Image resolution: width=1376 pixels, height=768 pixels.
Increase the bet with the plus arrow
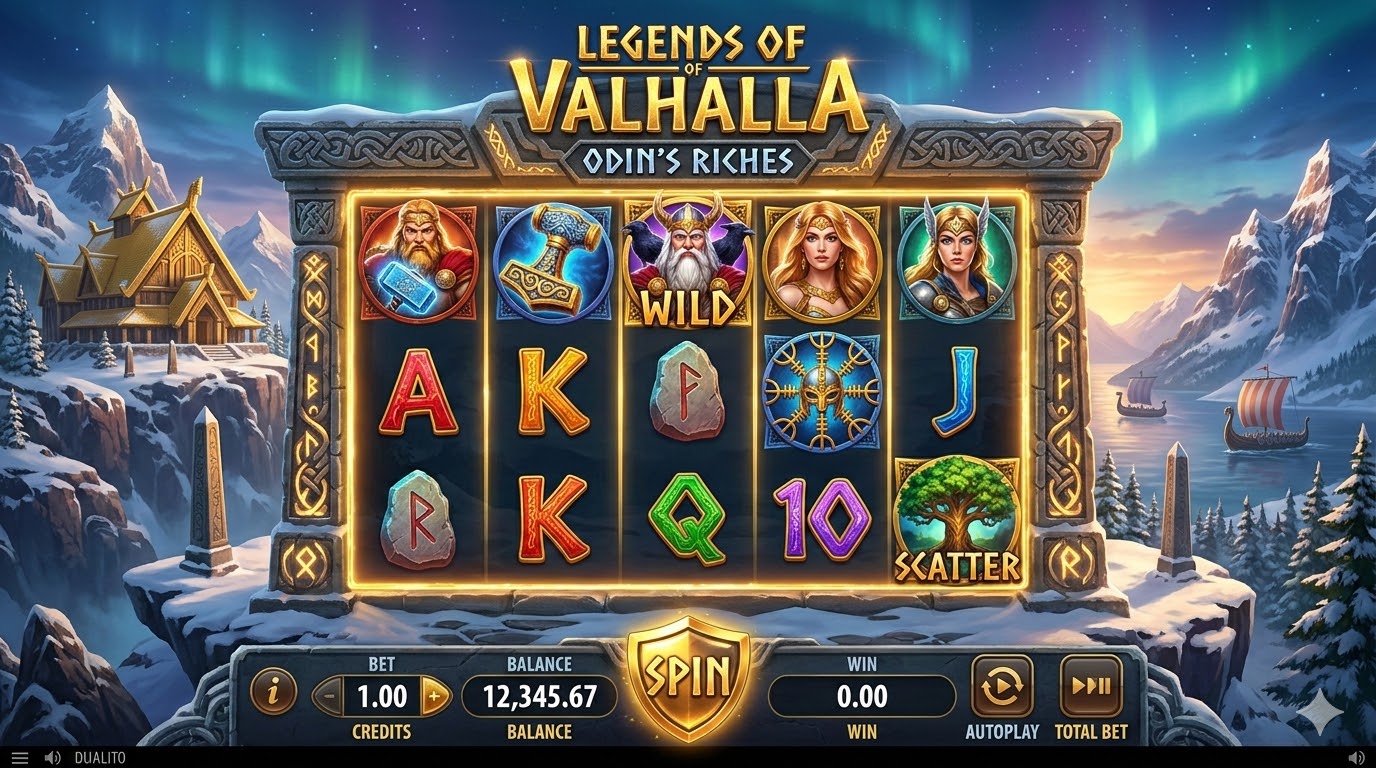tap(434, 695)
